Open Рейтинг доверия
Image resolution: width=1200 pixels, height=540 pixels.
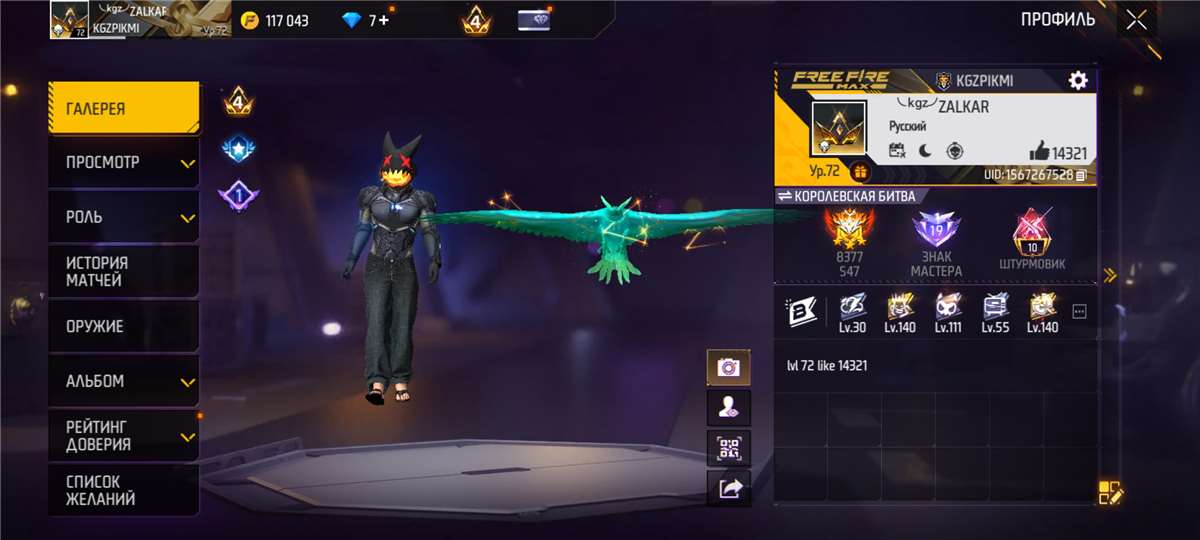124,435
